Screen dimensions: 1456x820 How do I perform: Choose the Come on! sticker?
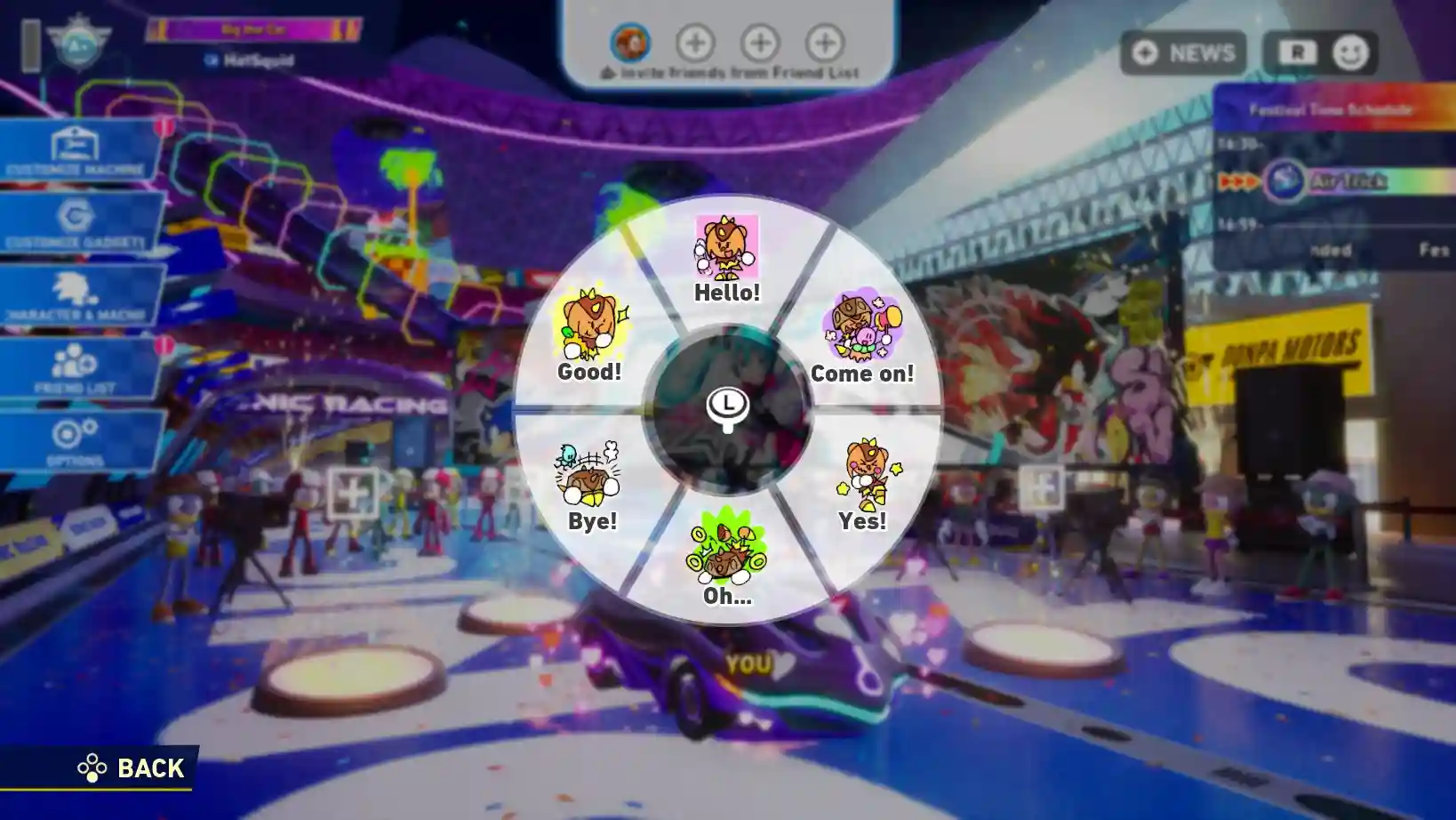(x=862, y=338)
